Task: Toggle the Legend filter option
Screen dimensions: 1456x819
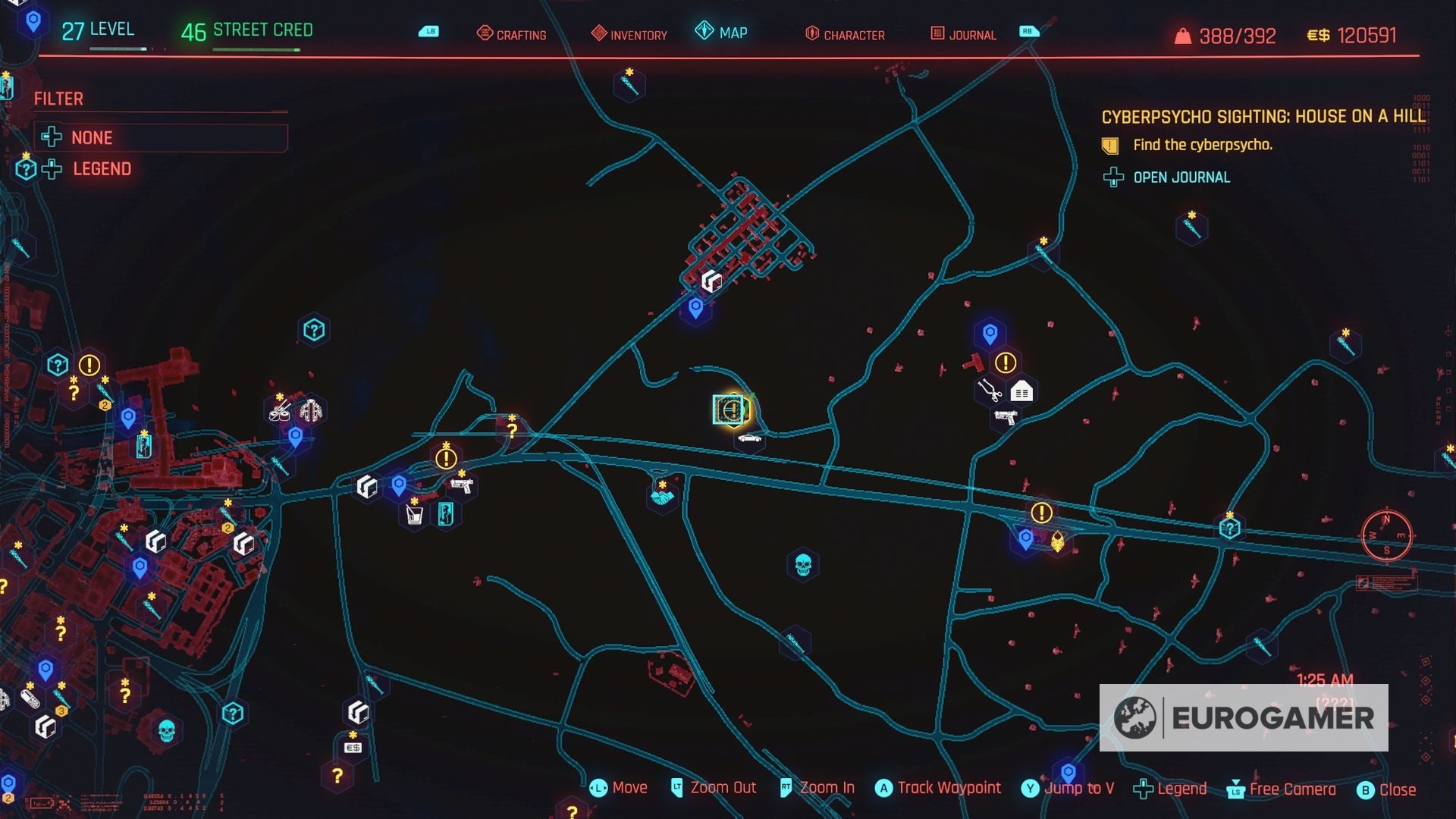Action: tap(100, 168)
